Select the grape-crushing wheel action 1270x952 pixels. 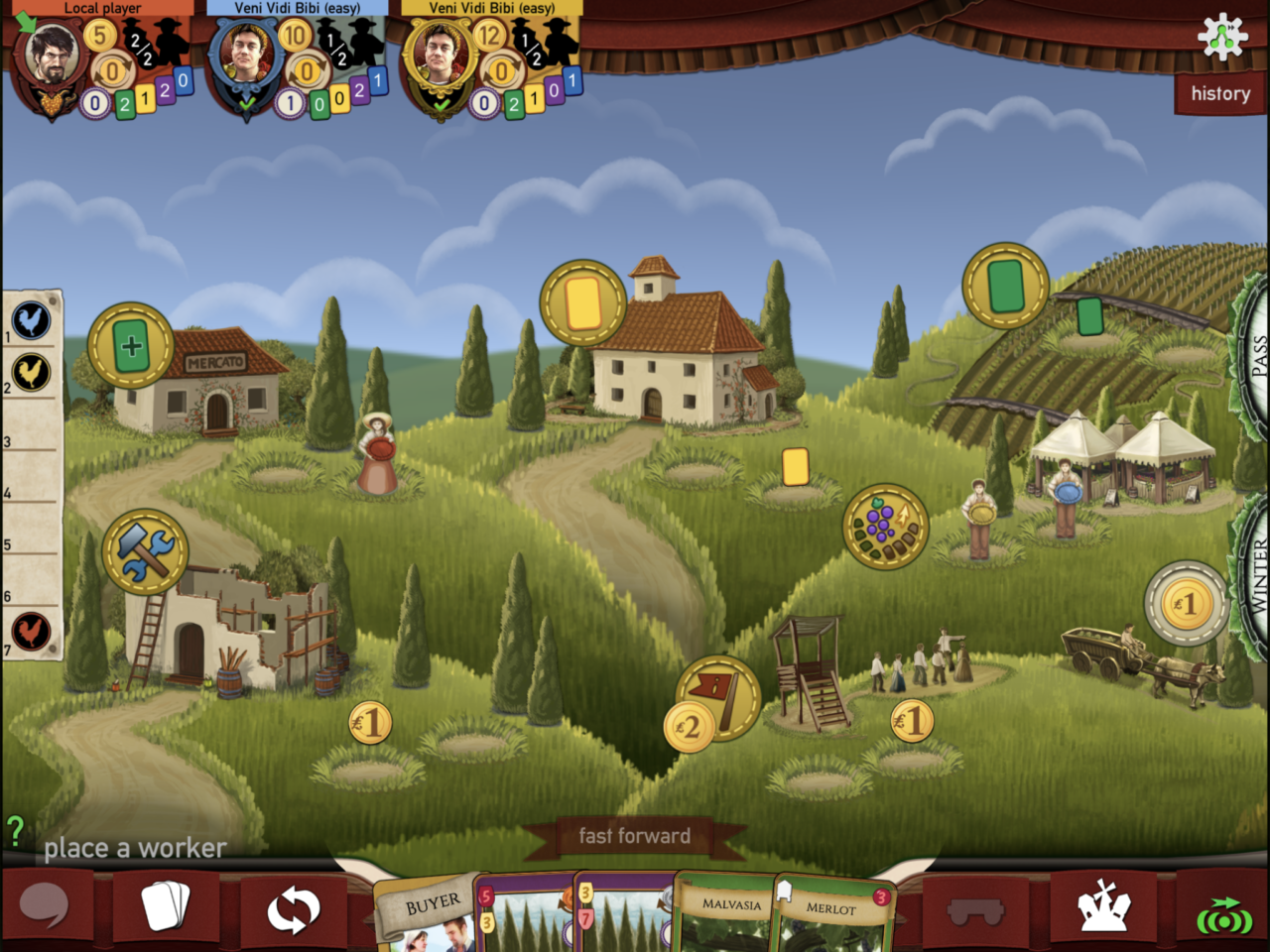click(x=886, y=529)
